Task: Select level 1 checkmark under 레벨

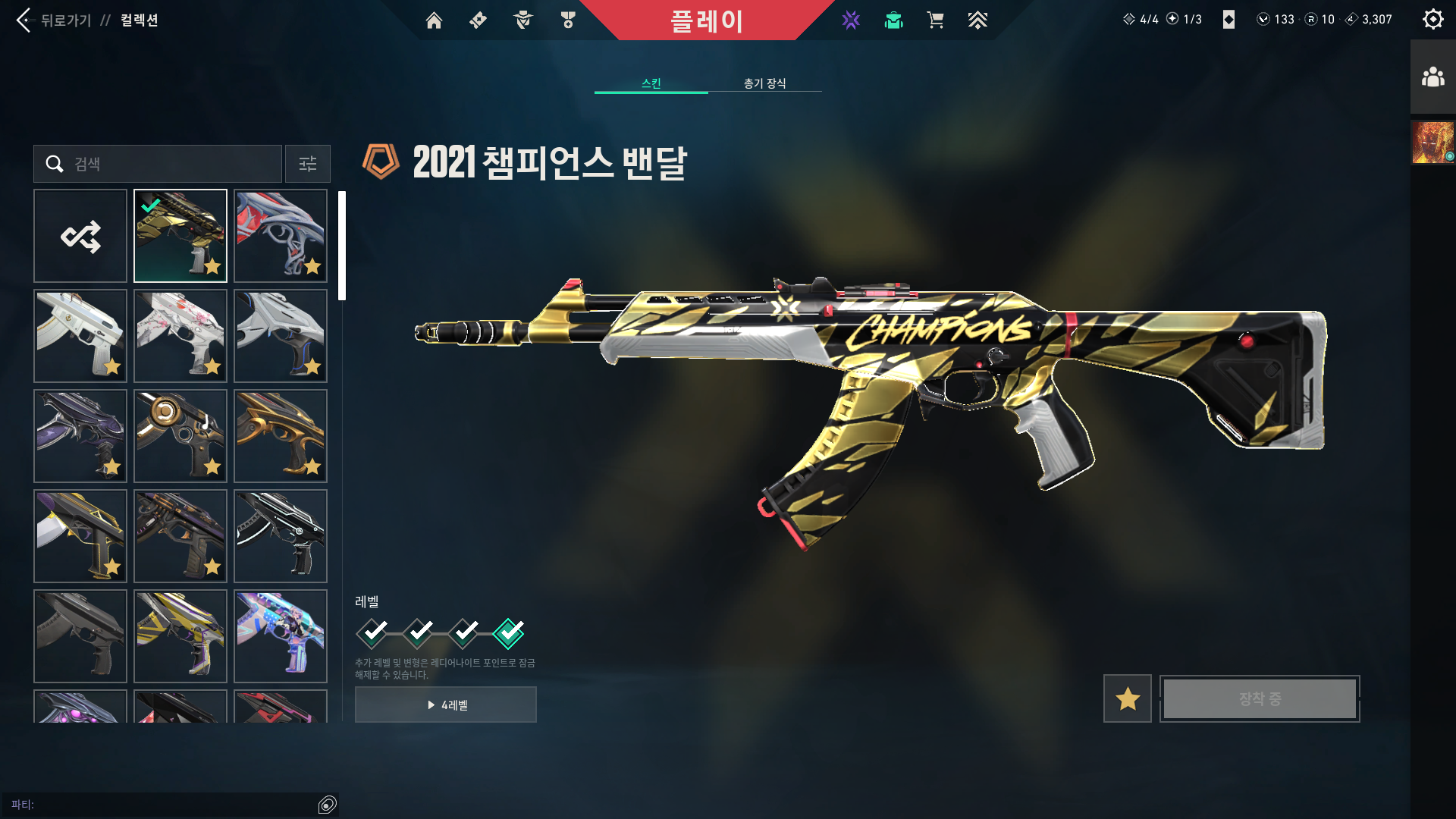Action: [372, 632]
